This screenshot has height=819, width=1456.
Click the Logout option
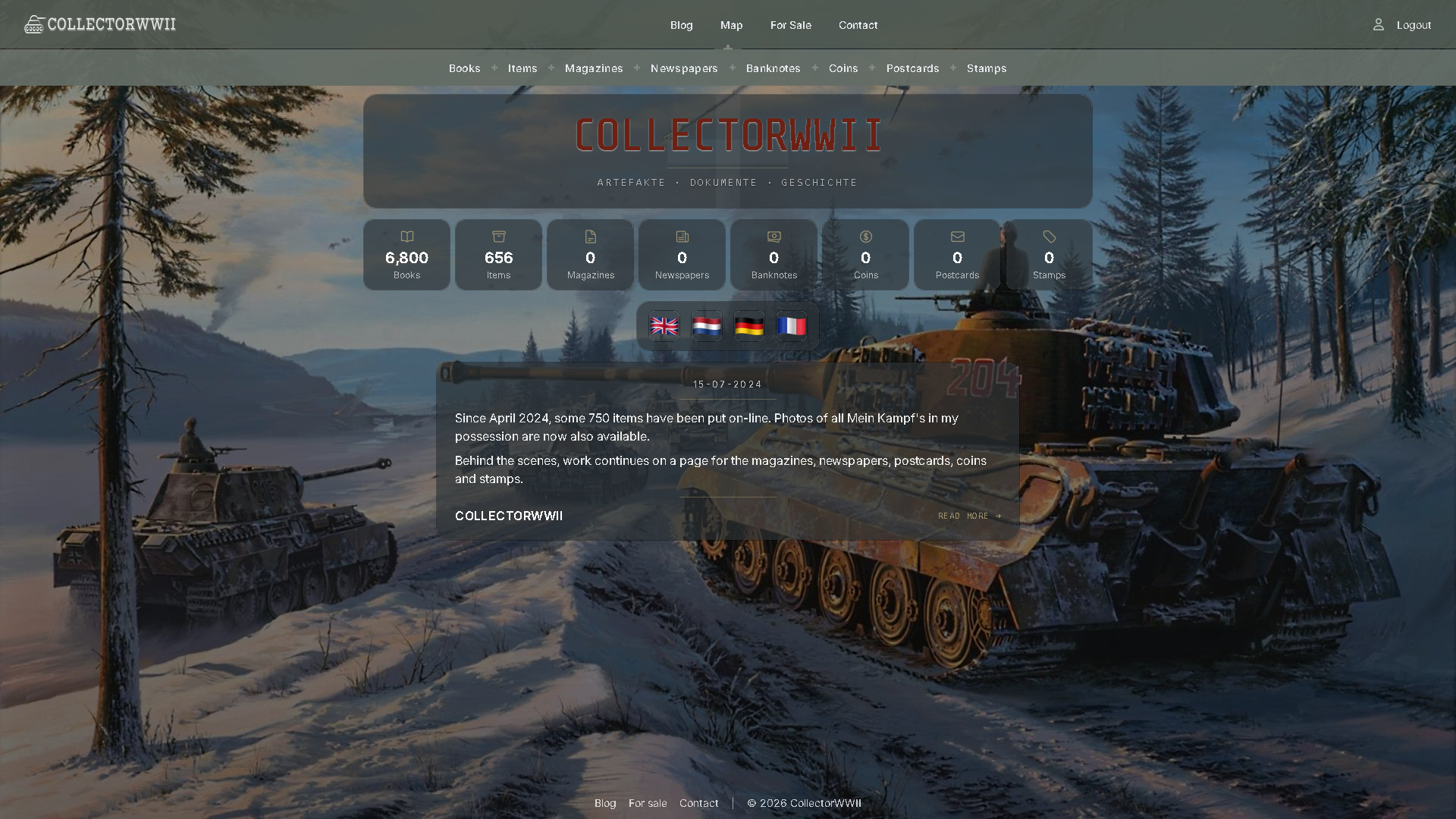pyautogui.click(x=1413, y=24)
